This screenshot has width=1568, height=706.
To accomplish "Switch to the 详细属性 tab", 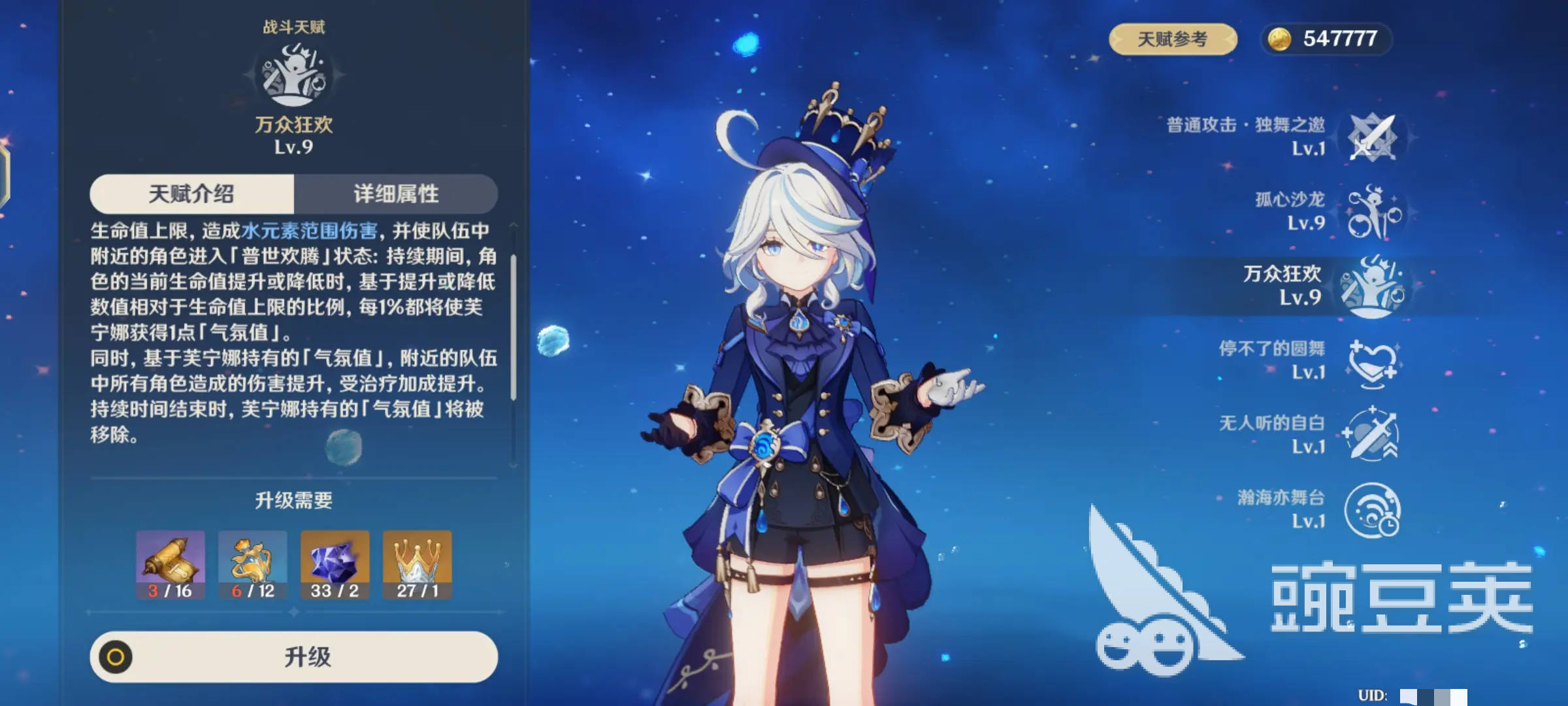I will pyautogui.click(x=397, y=194).
